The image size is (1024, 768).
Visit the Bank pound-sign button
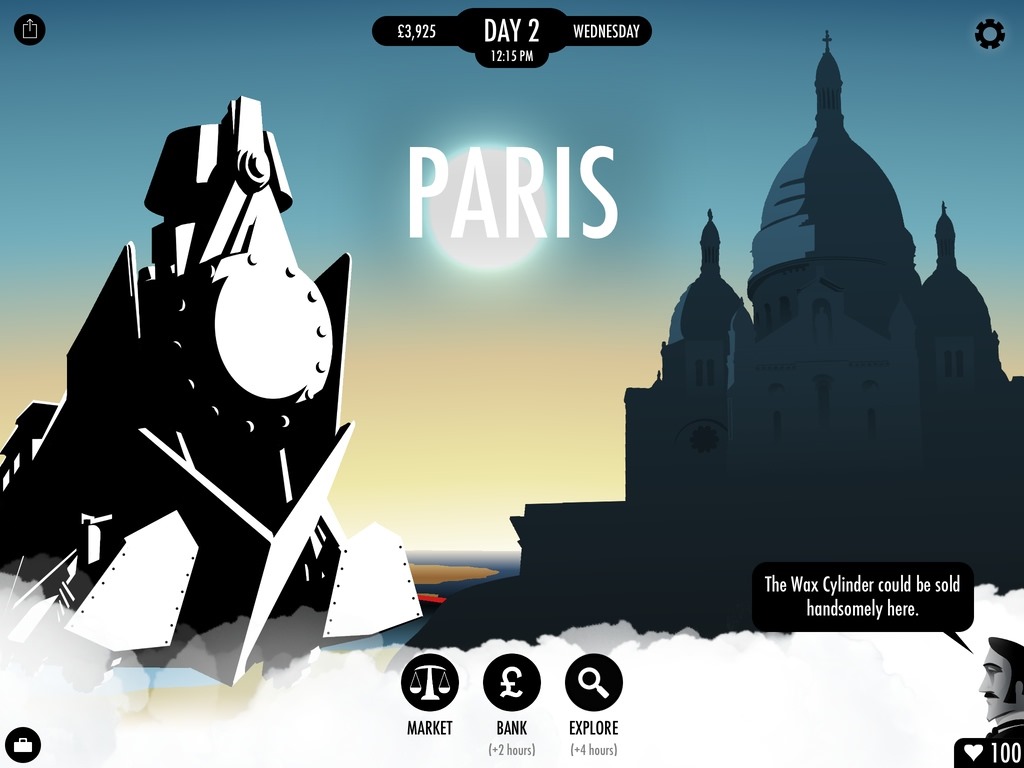tap(512, 684)
